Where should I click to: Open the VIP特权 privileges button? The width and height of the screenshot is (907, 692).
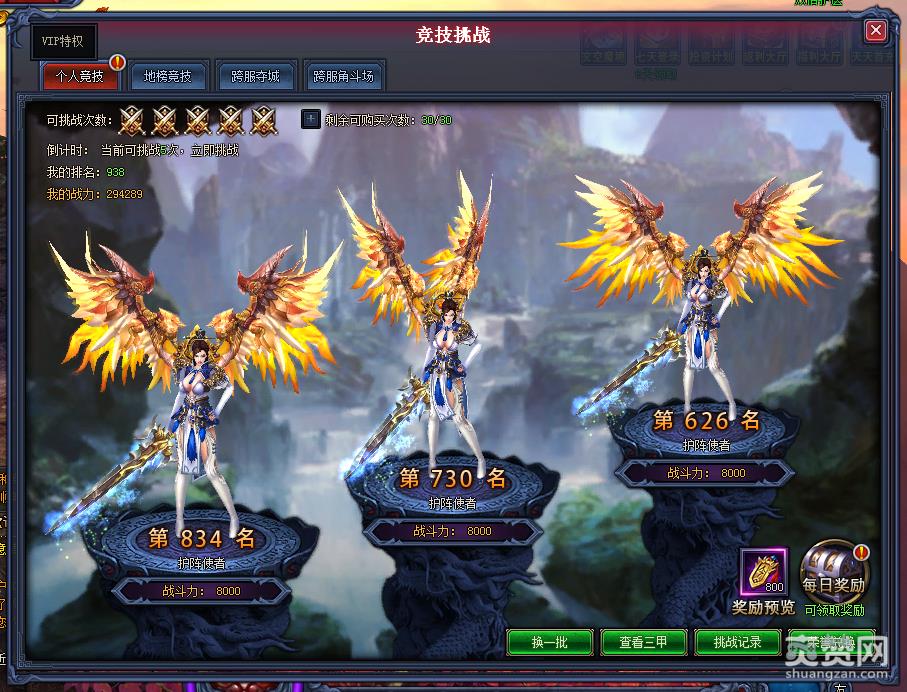tap(63, 40)
